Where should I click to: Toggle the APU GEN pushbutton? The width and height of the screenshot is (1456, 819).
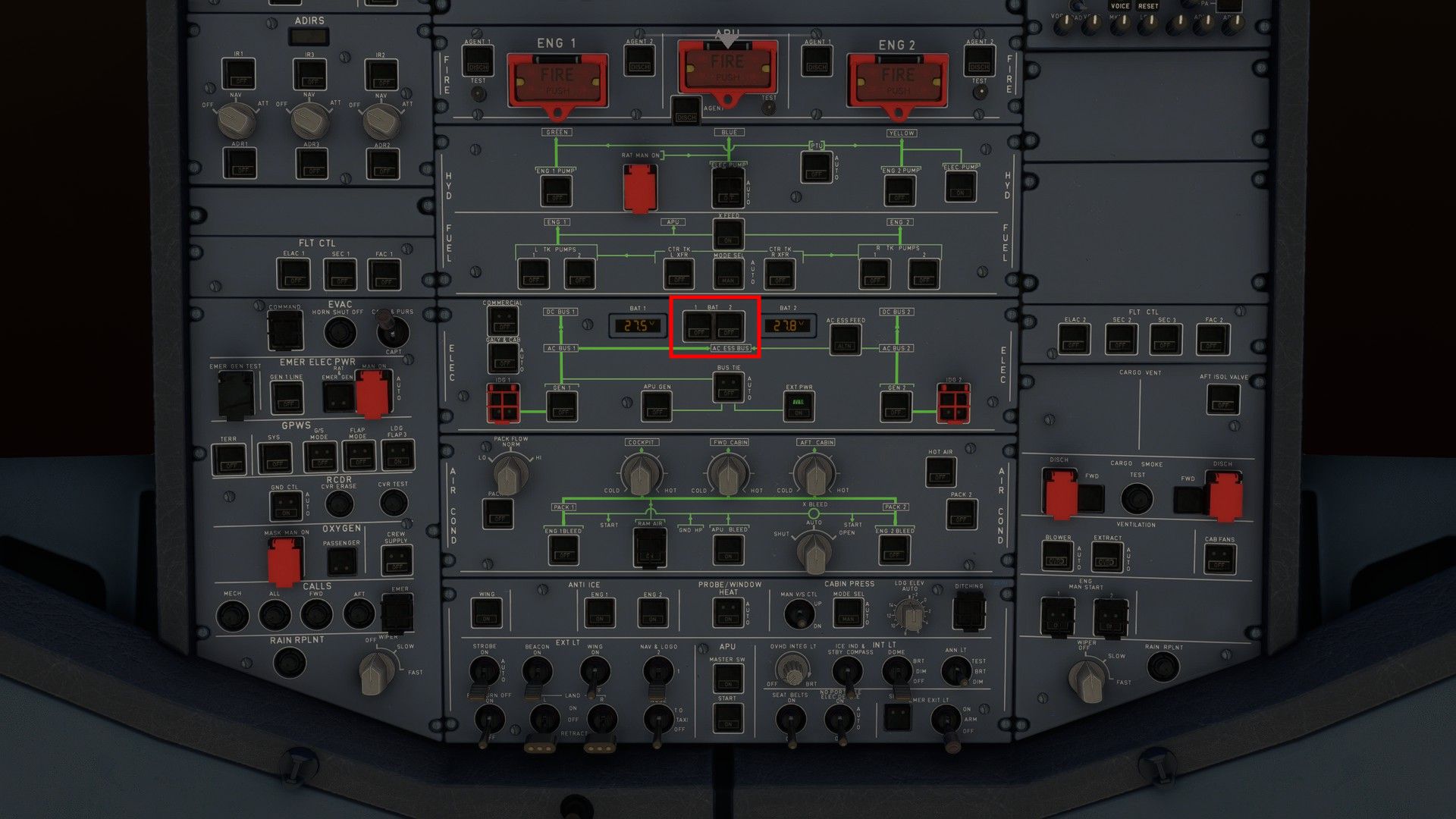coord(657,406)
